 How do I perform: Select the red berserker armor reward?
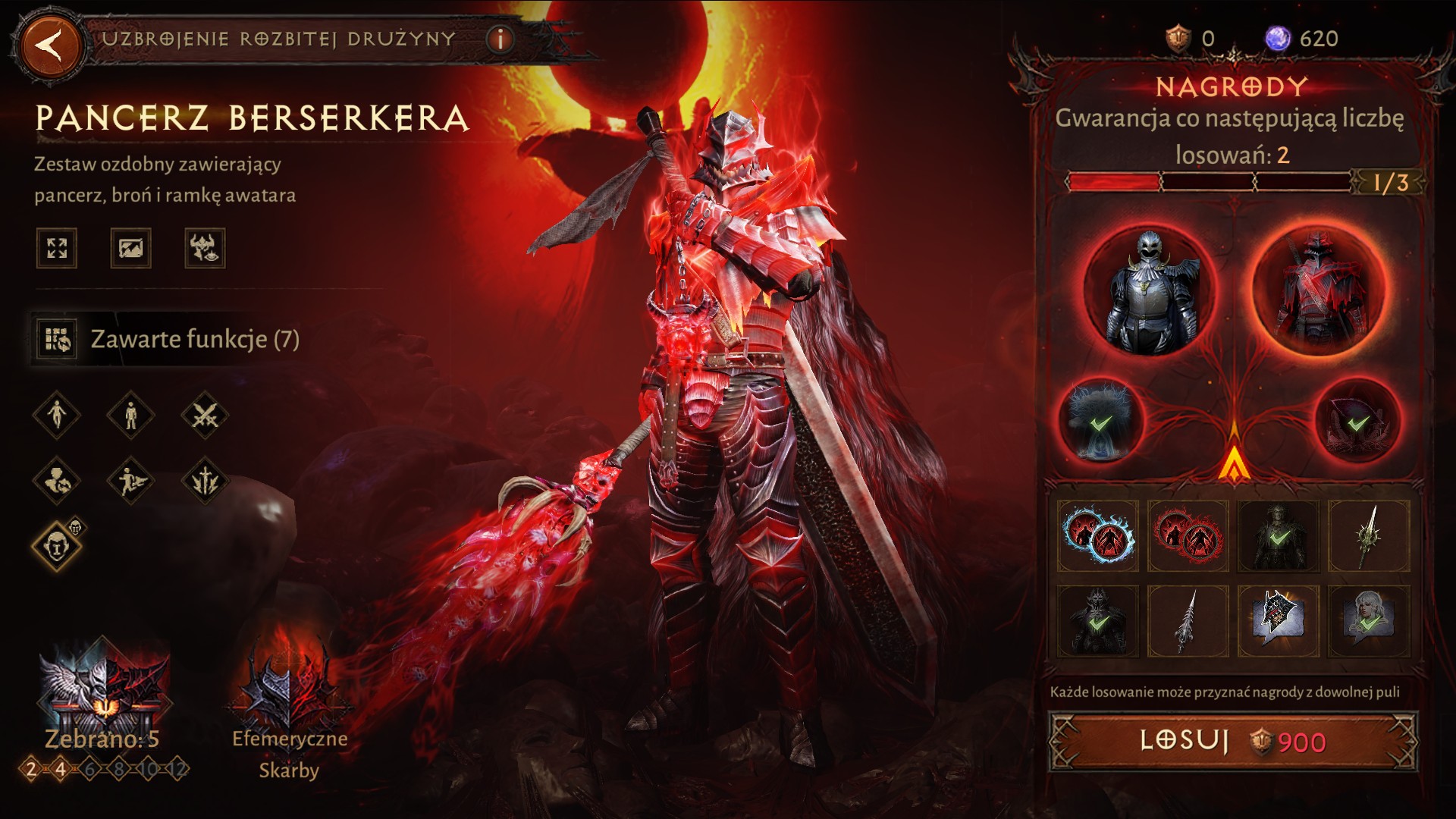(x=1317, y=290)
